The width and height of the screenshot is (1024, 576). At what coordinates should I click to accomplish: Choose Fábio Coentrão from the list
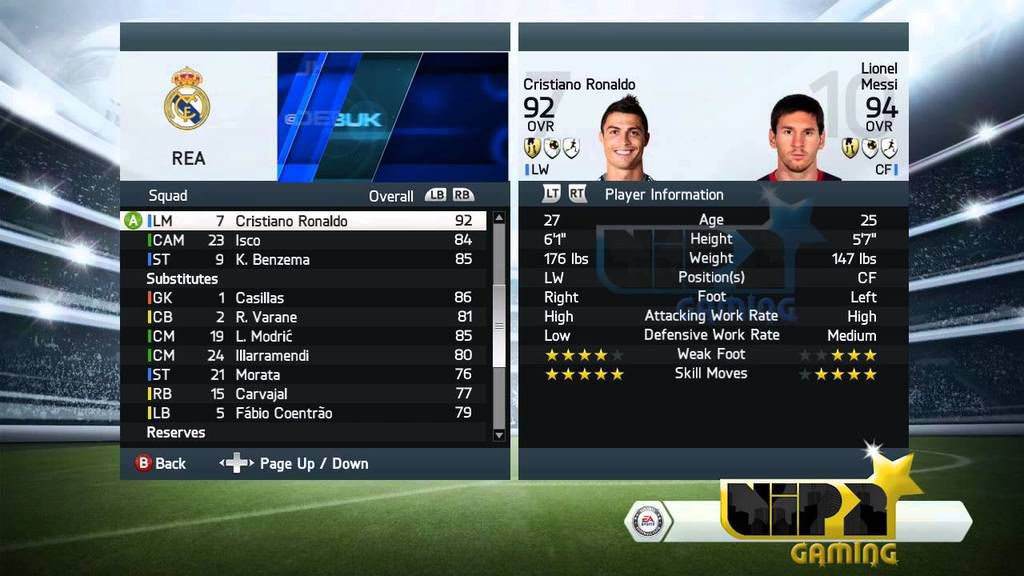tap(284, 413)
